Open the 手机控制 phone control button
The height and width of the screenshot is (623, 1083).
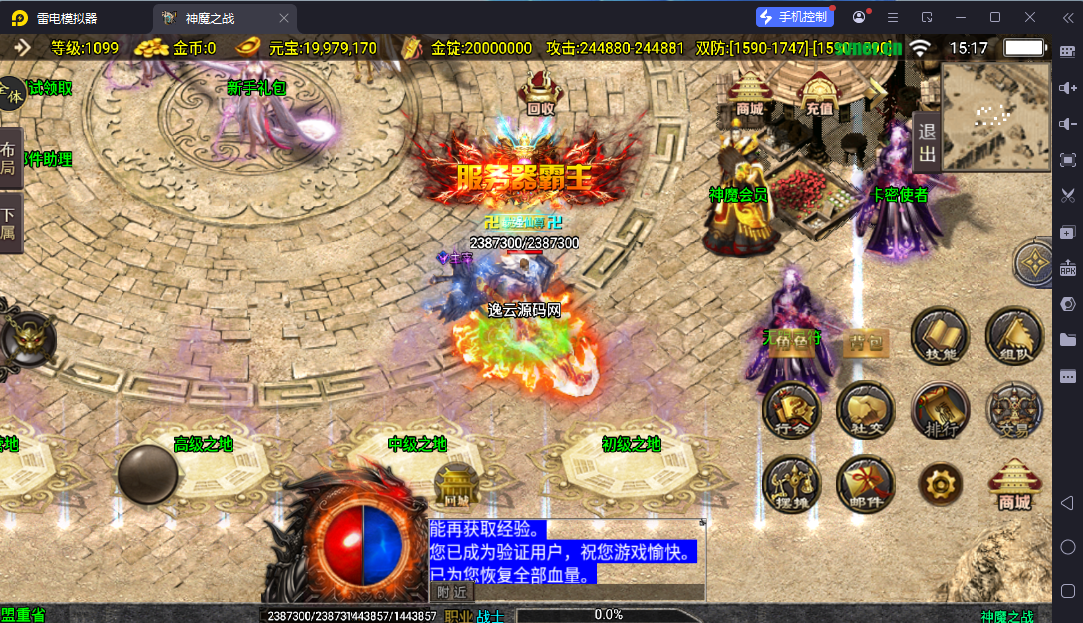point(795,17)
